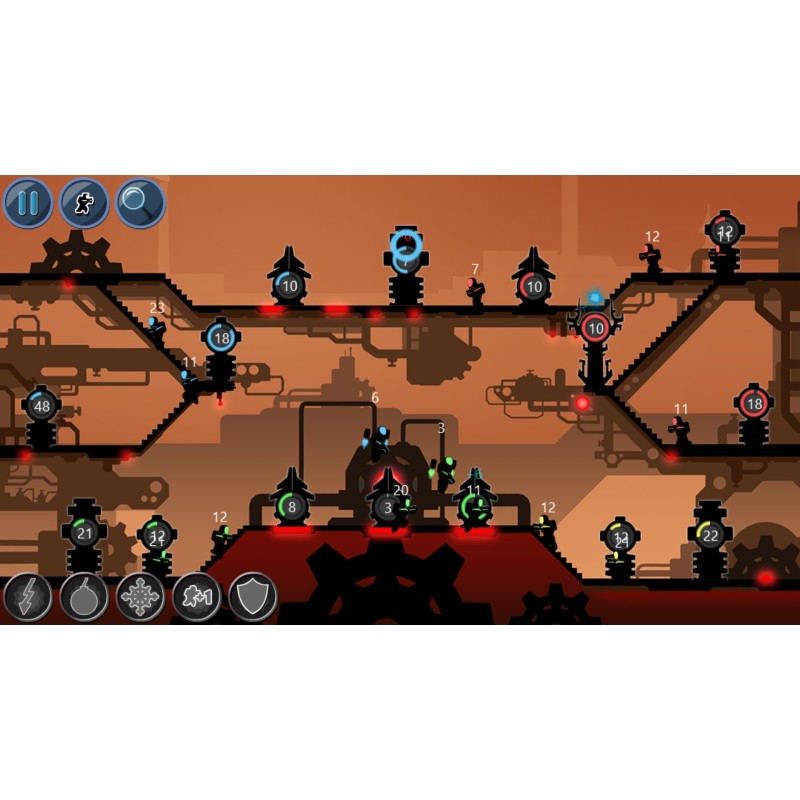Select the blue tower showing 48
Viewport: 800px width, 800px height.
[x=42, y=407]
